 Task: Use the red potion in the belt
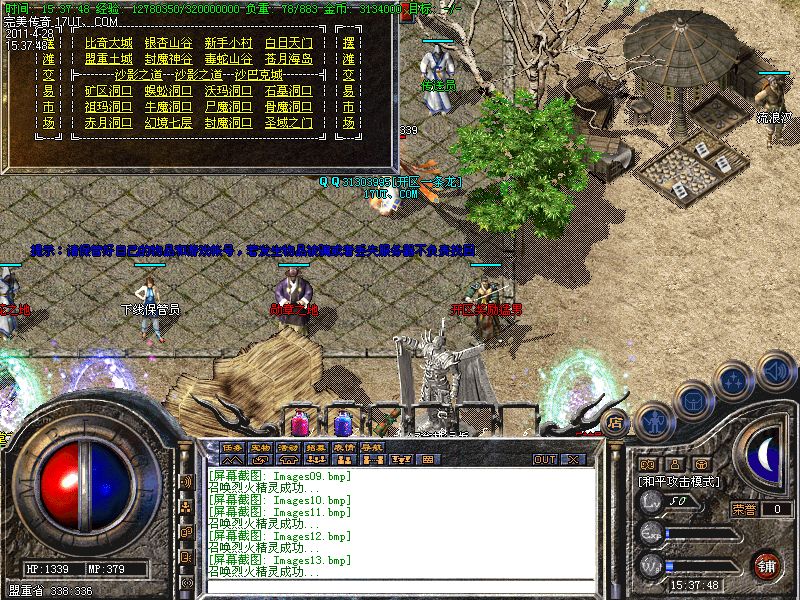pyautogui.click(x=300, y=420)
